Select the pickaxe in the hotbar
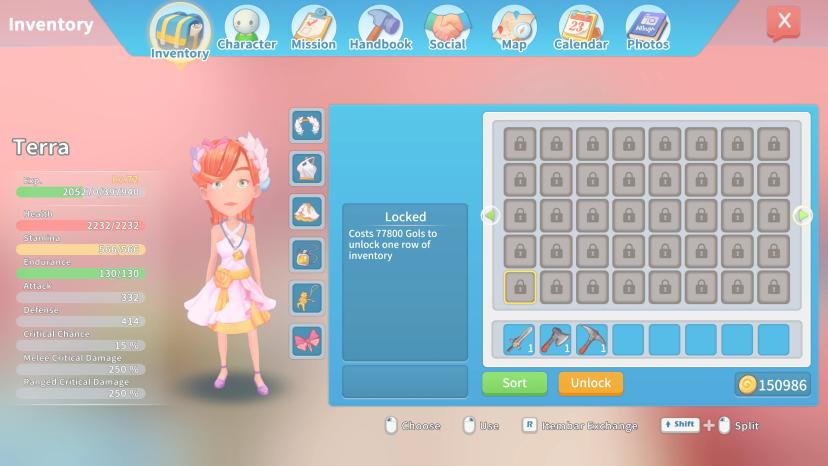 tap(592, 340)
